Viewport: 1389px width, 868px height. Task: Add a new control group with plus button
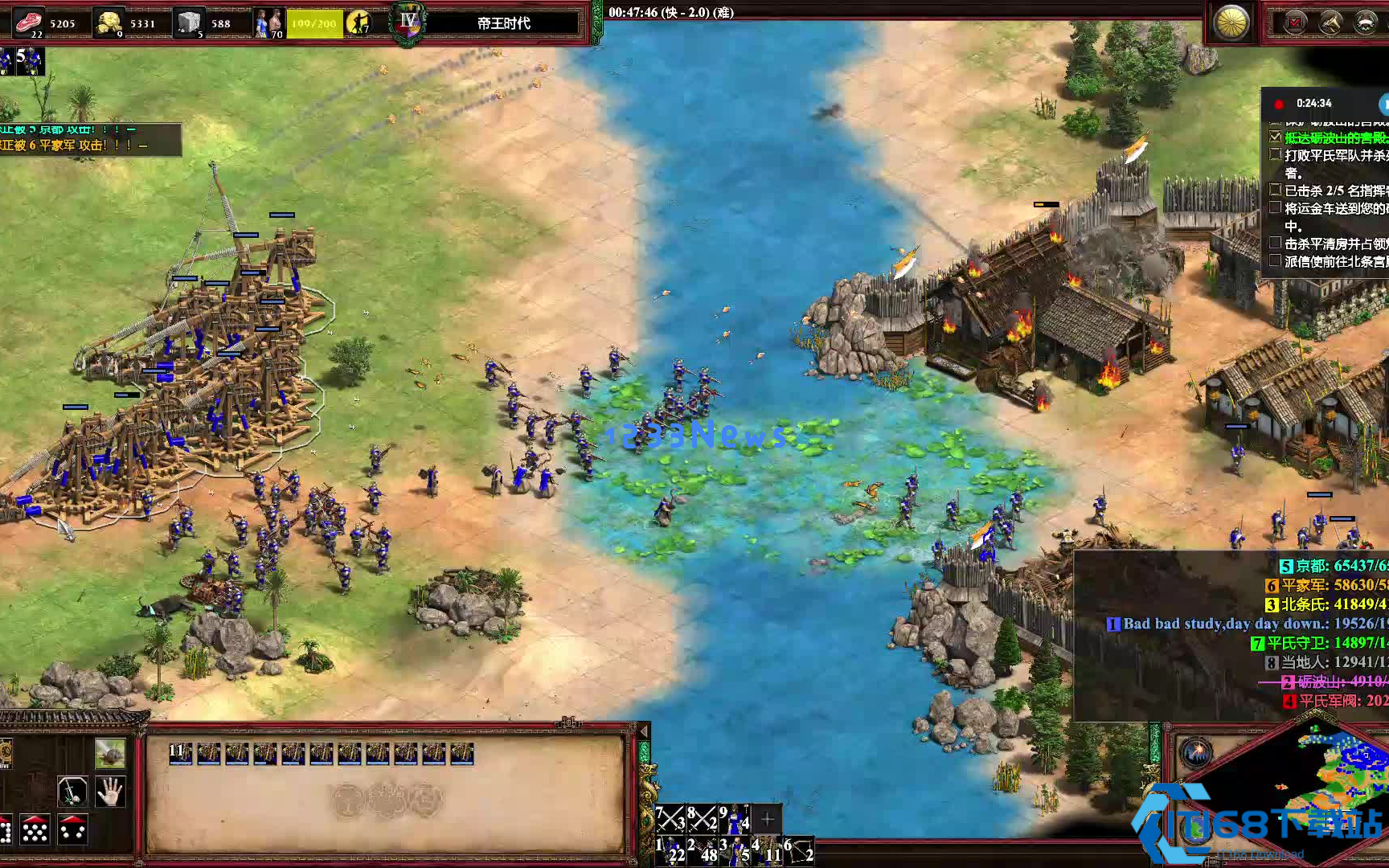click(x=767, y=819)
